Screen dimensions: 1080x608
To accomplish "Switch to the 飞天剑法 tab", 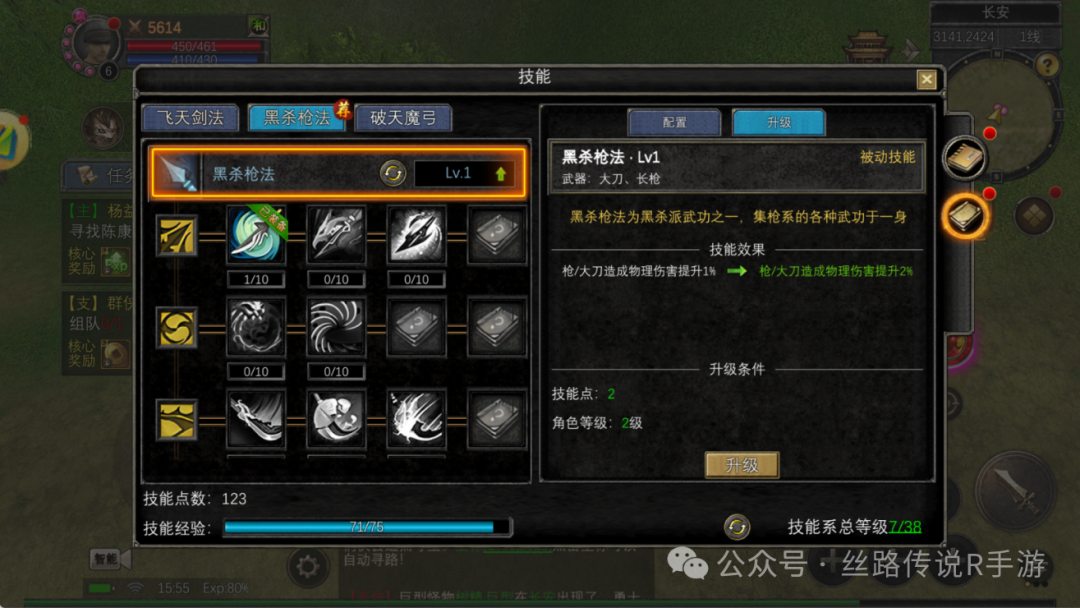I will click(x=190, y=118).
